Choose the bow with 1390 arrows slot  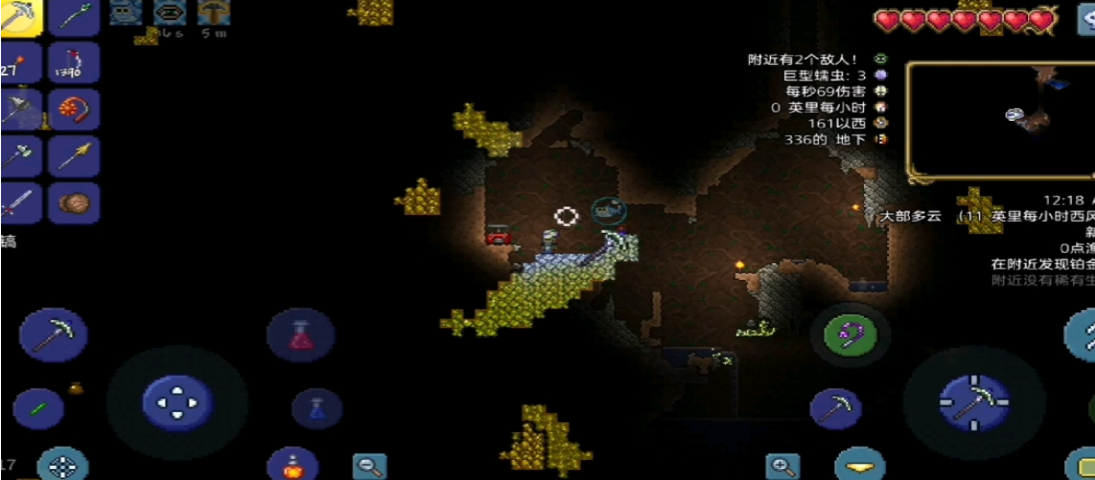coord(75,62)
